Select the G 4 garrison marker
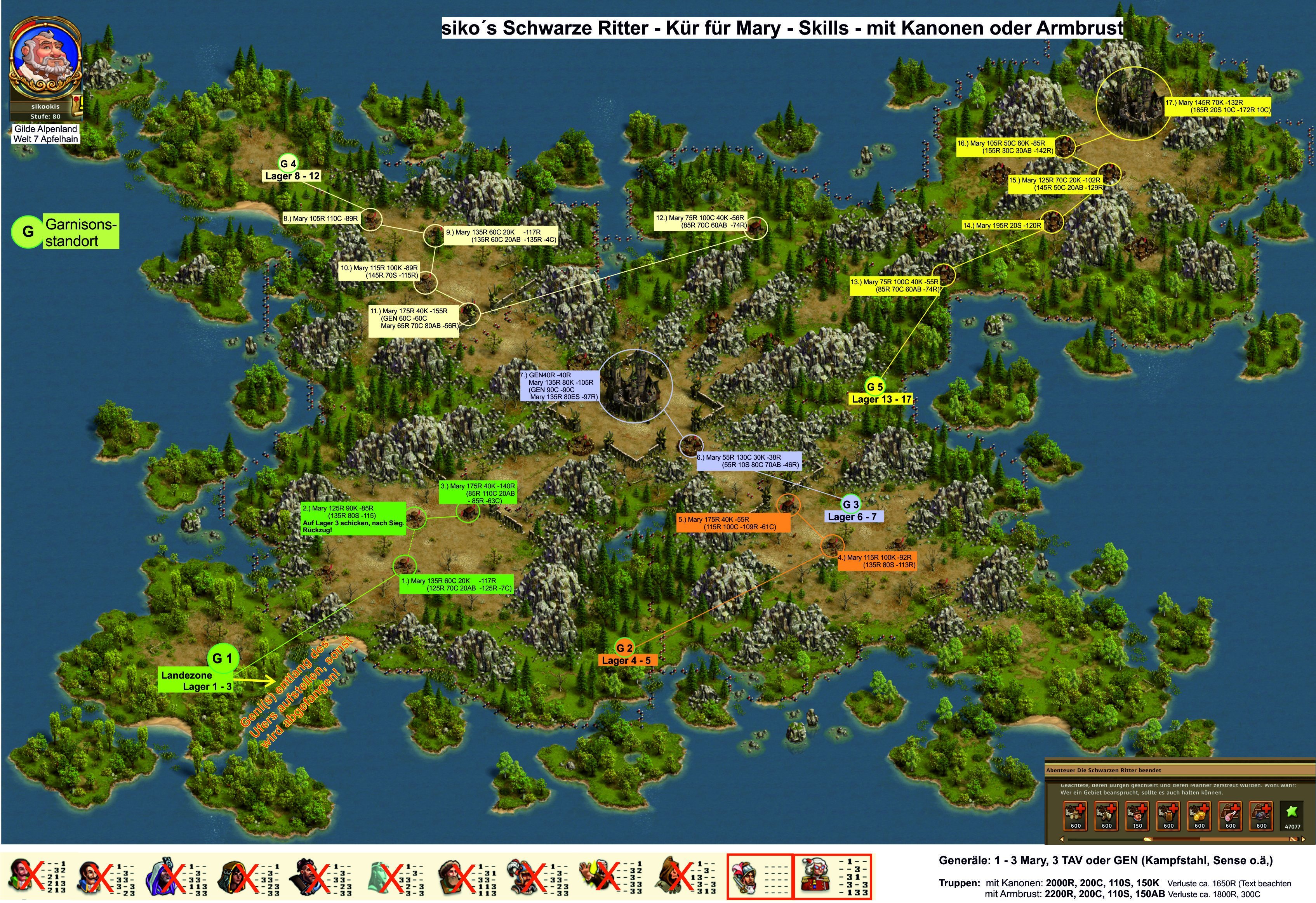This screenshot has height=903, width=1316. [x=288, y=163]
